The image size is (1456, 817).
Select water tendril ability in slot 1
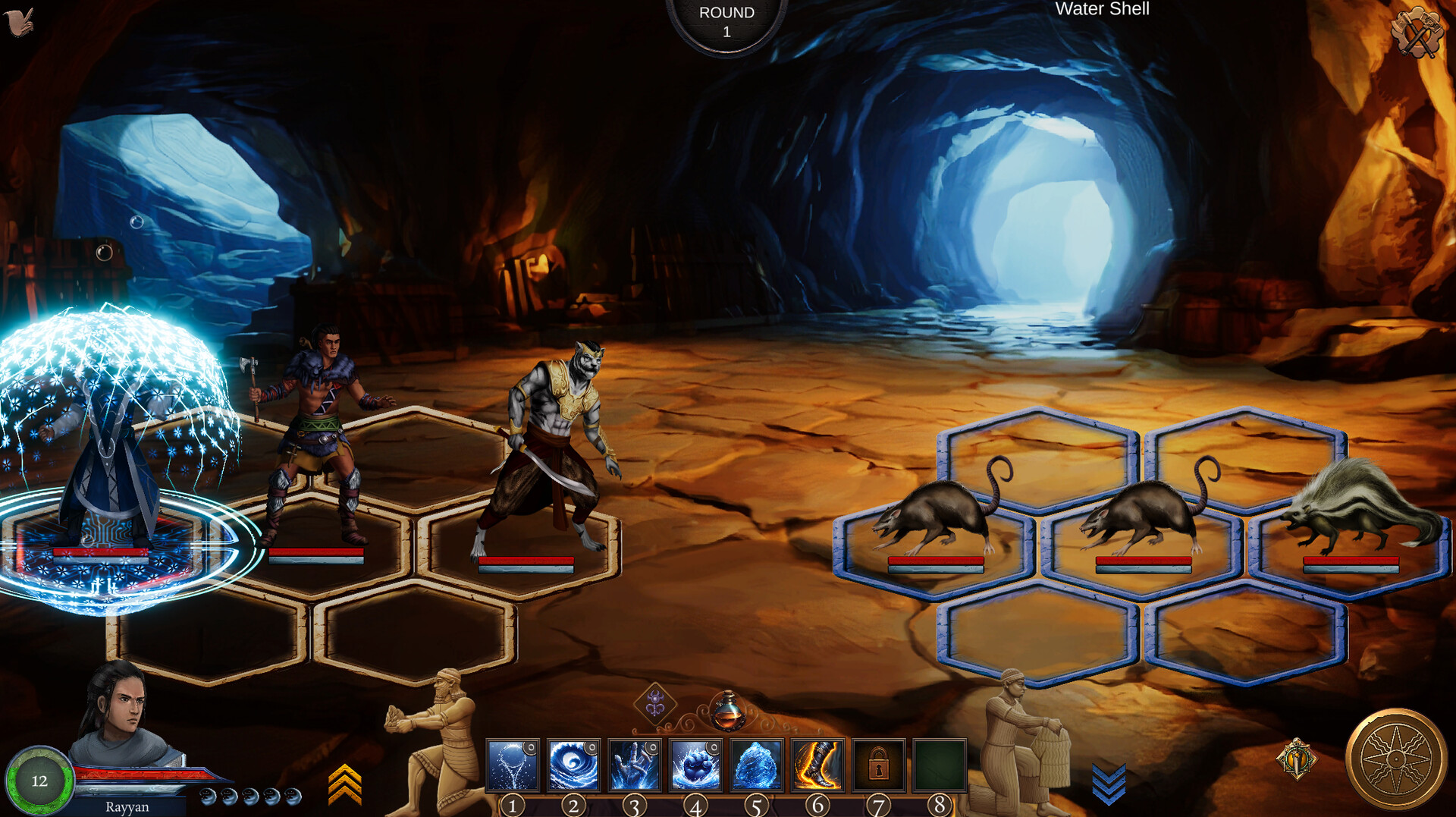513,766
